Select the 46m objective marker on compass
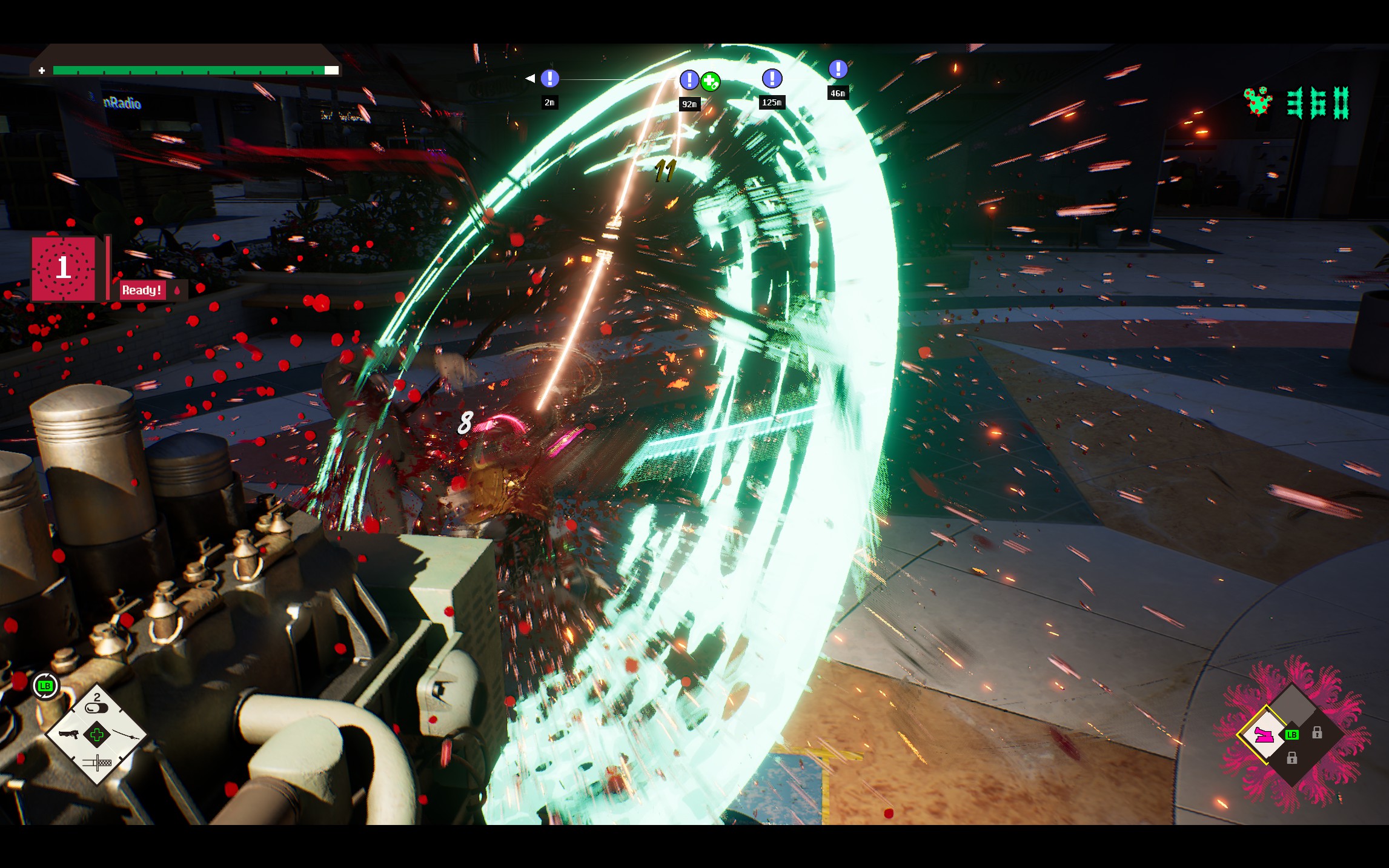The image size is (1389, 868). [838, 69]
